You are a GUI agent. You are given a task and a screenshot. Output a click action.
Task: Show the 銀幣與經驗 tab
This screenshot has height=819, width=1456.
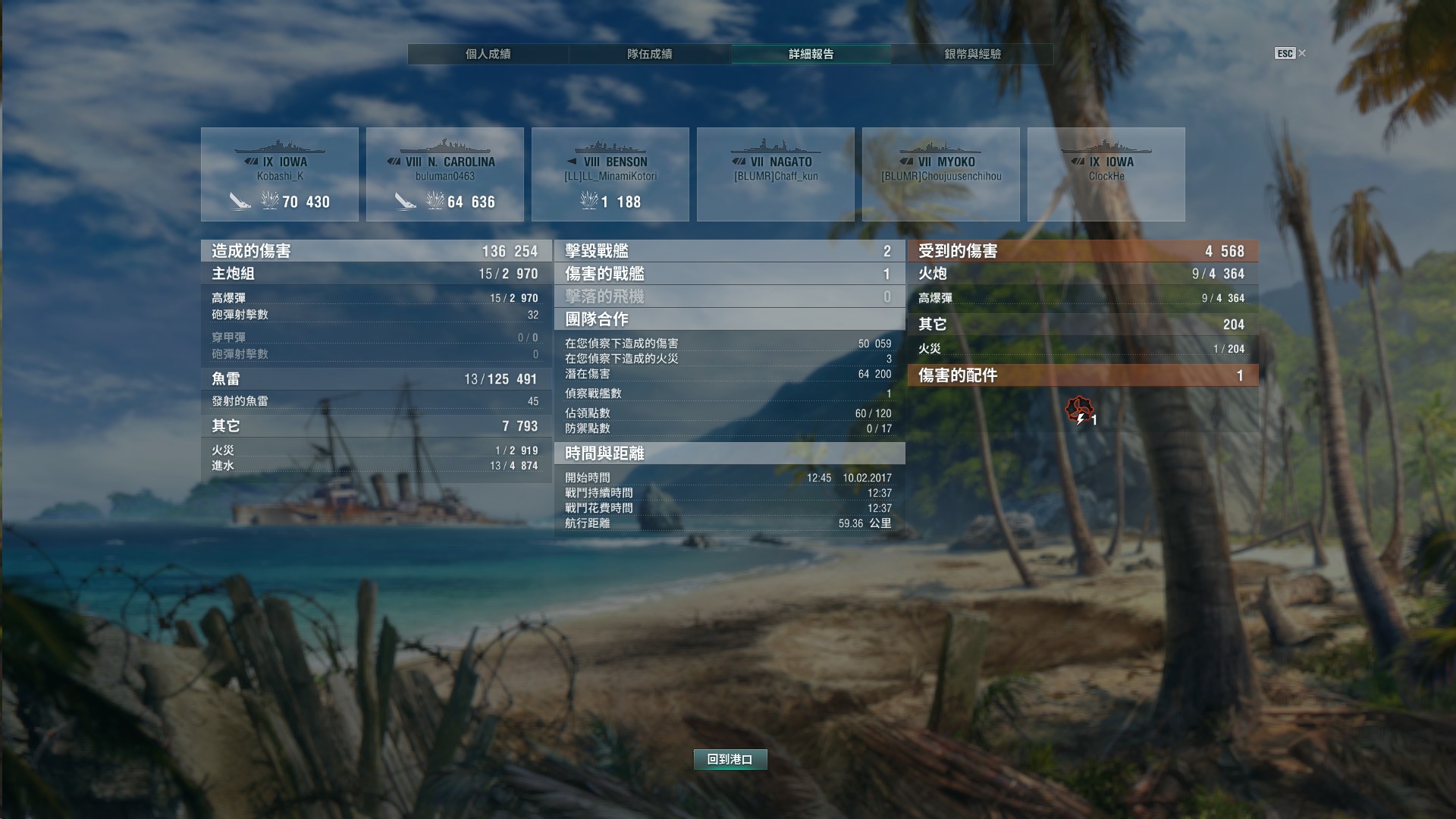pyautogui.click(x=972, y=54)
